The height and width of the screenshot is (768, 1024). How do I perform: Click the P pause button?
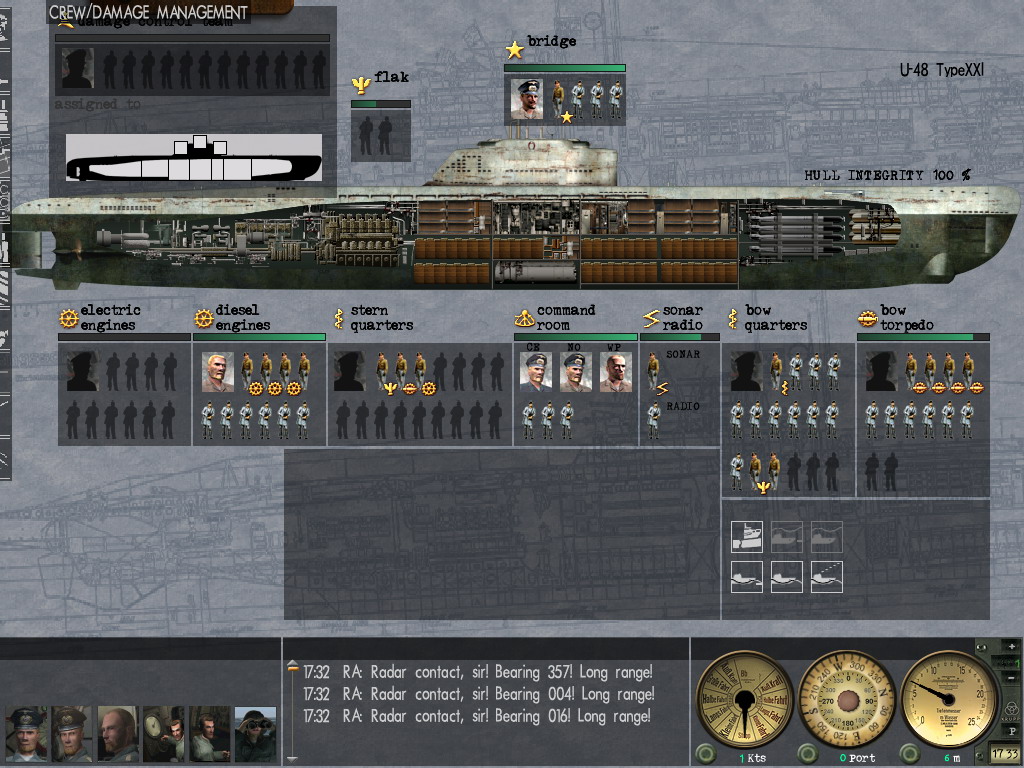1012,732
